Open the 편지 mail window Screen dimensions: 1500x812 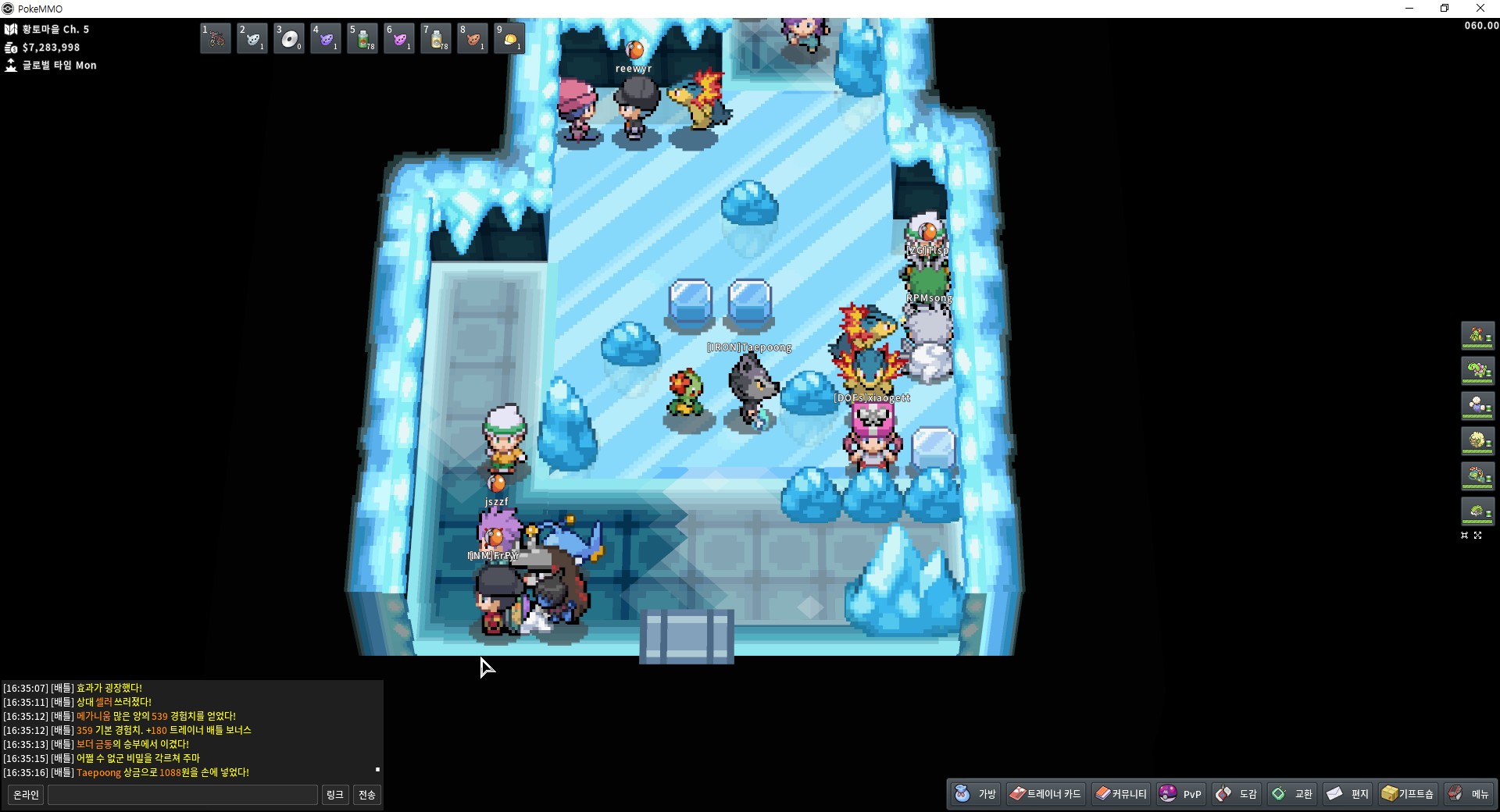click(1348, 794)
